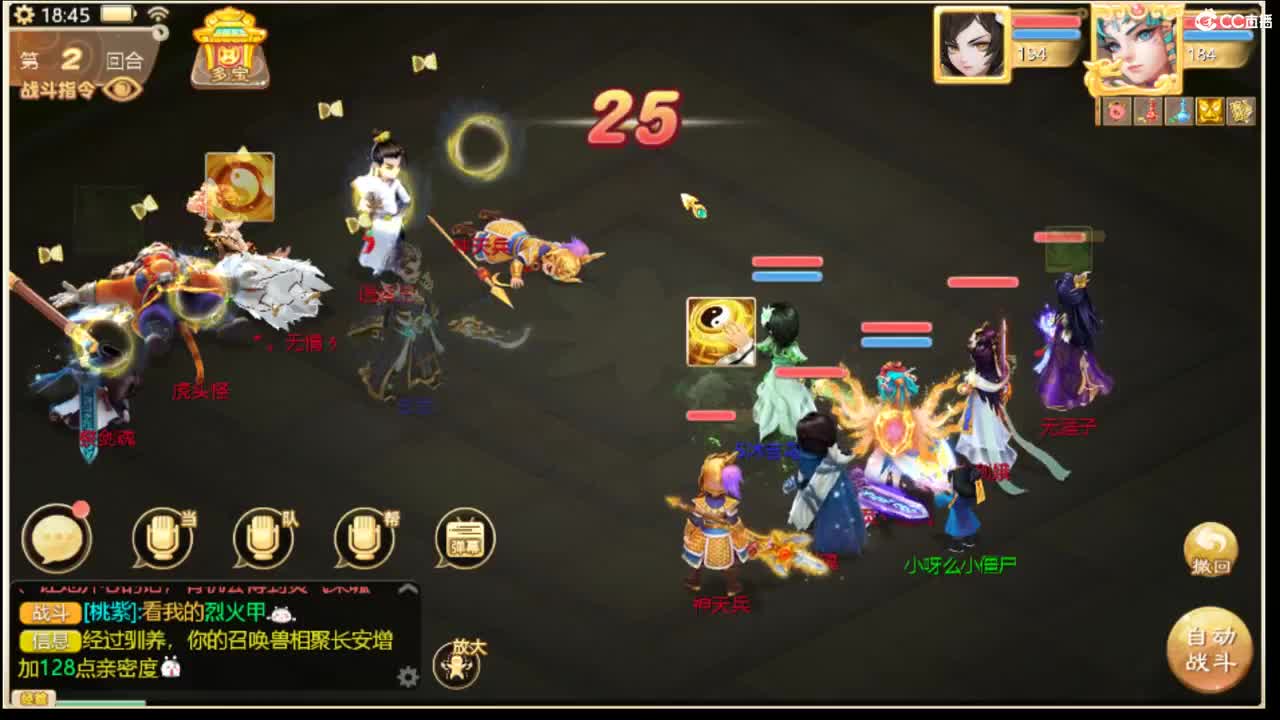
Task: Select the pink pill item in the item bar
Action: coord(1114,110)
